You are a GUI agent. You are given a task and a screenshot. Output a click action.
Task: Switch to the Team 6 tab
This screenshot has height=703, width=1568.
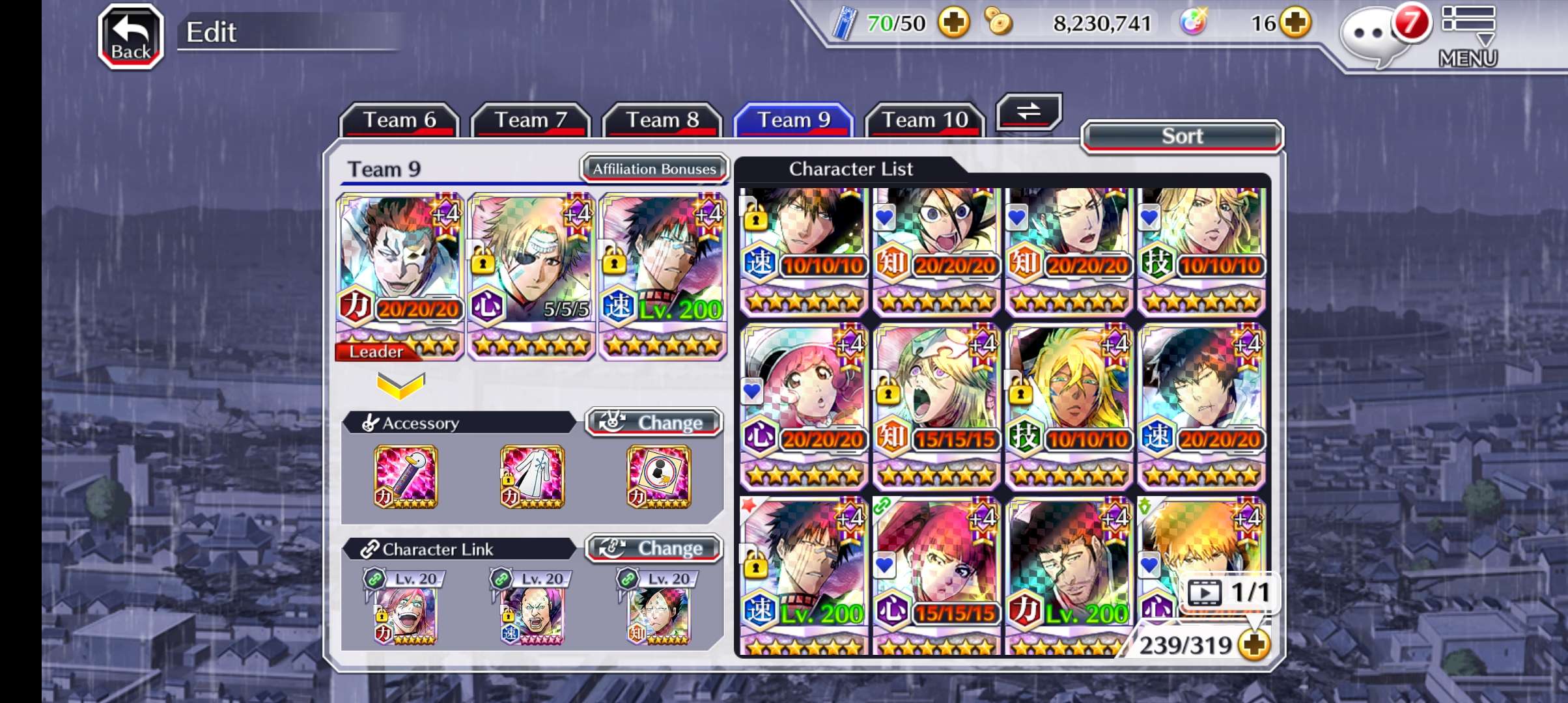click(x=399, y=120)
